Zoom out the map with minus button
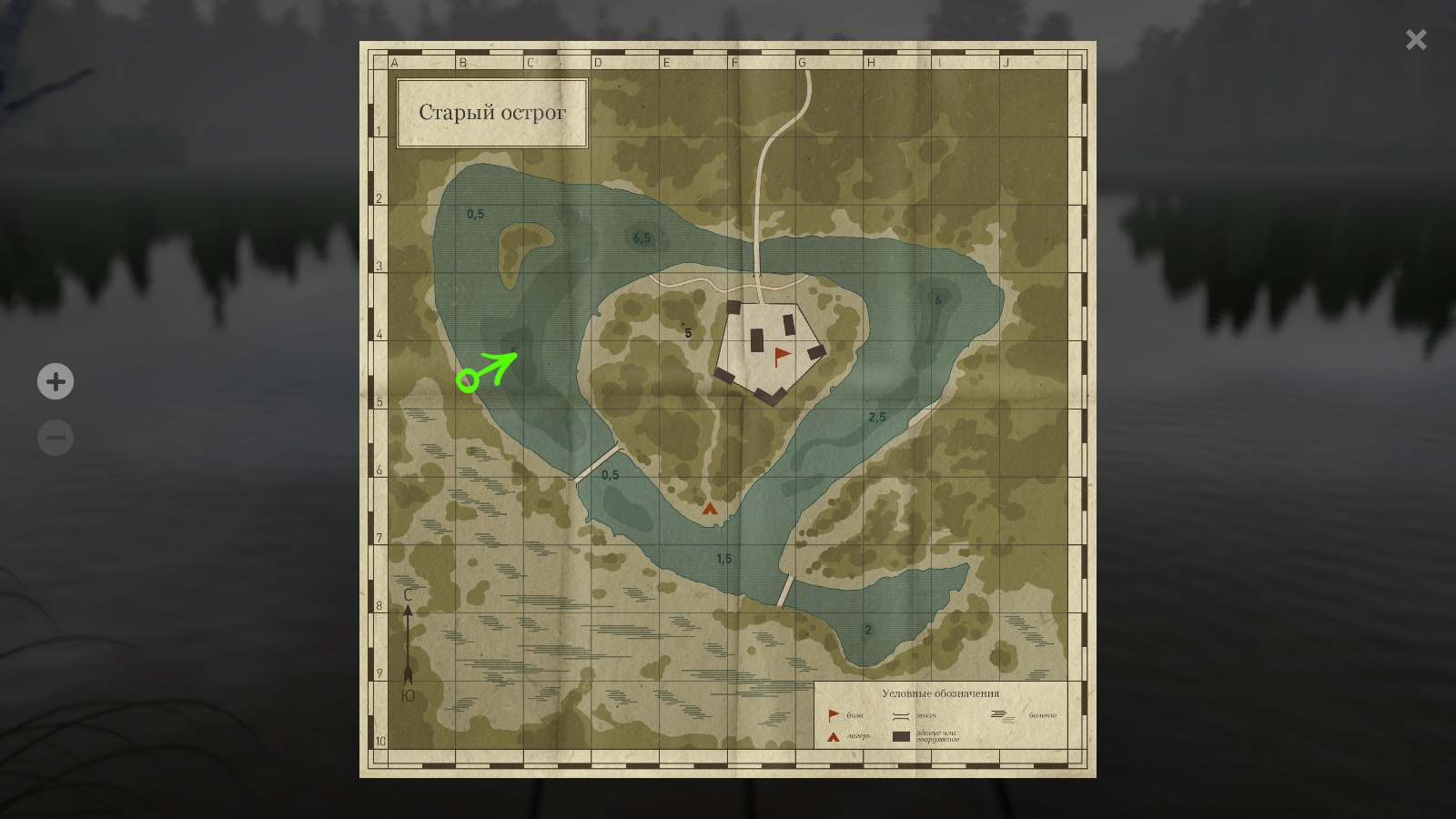The height and width of the screenshot is (819, 1456). 56,438
